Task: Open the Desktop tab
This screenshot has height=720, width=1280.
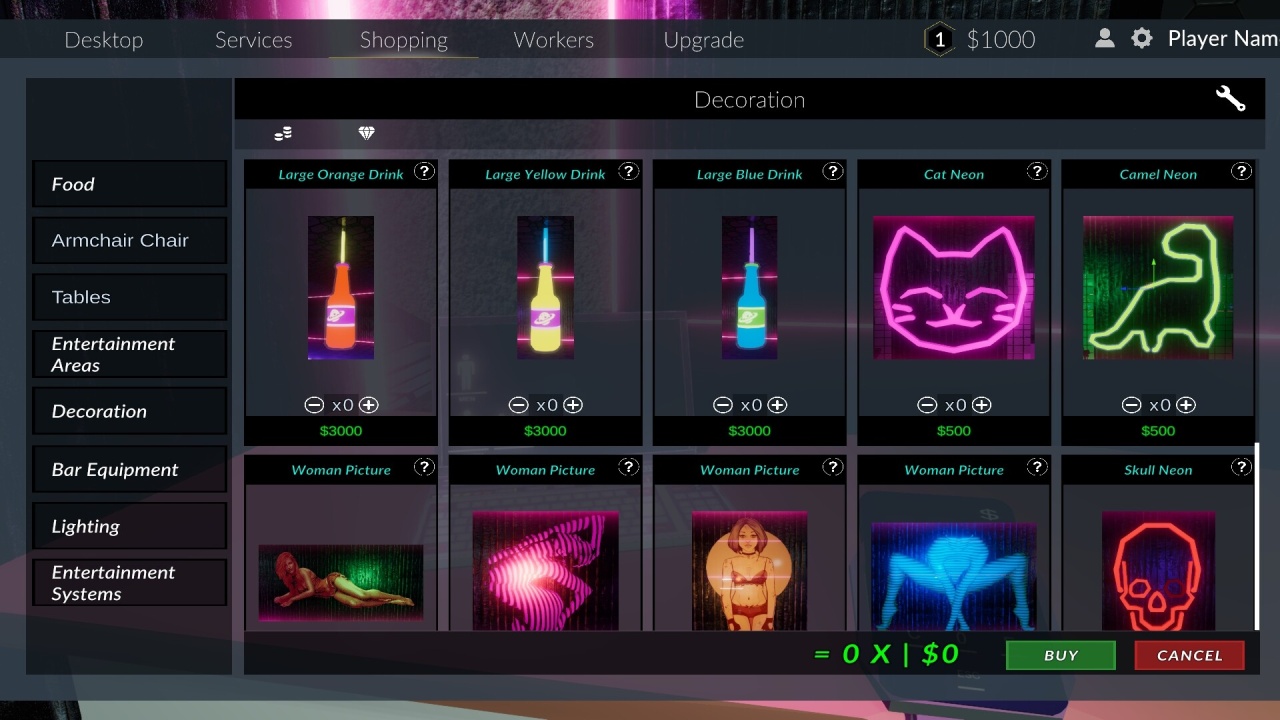Action: click(x=104, y=40)
